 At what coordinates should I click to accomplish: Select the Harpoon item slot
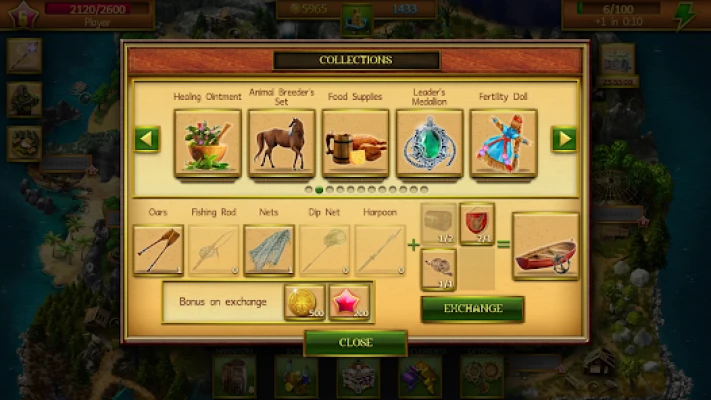pyautogui.click(x=380, y=250)
